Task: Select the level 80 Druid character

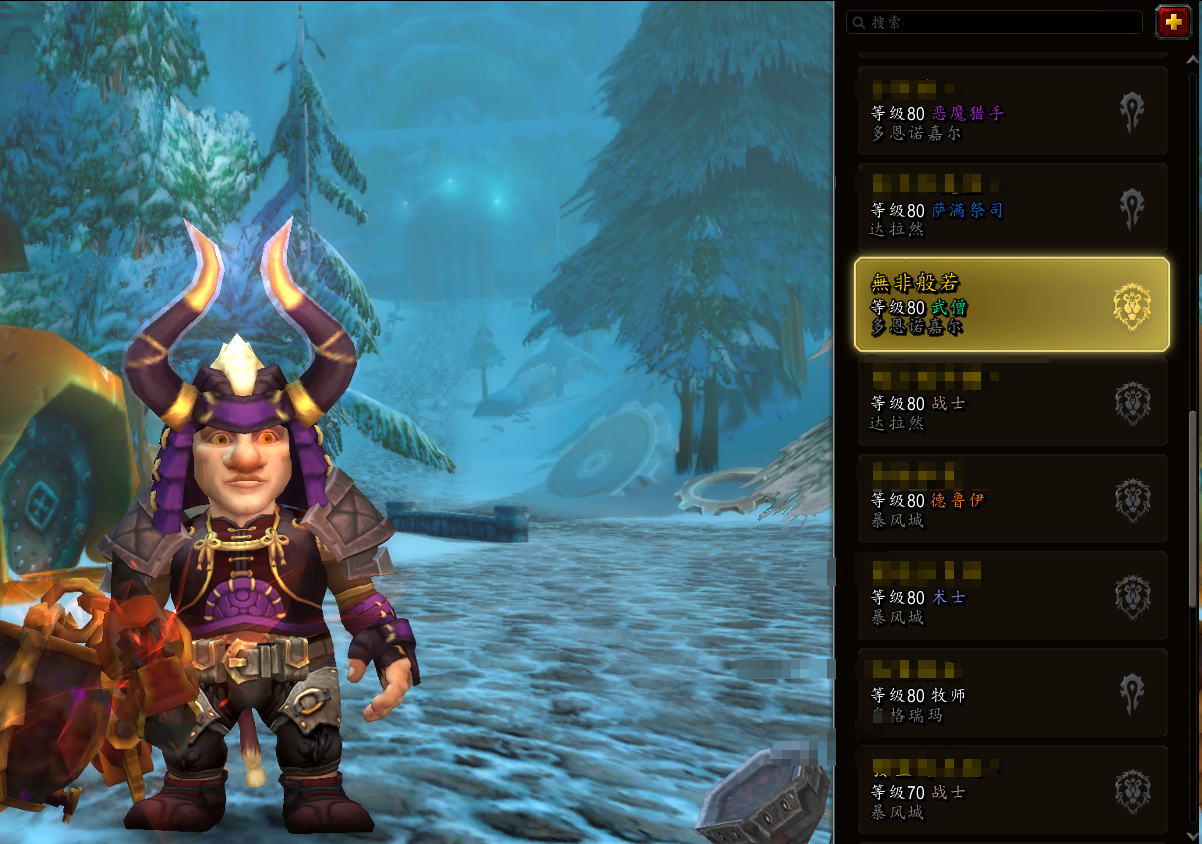Action: coord(1010,499)
